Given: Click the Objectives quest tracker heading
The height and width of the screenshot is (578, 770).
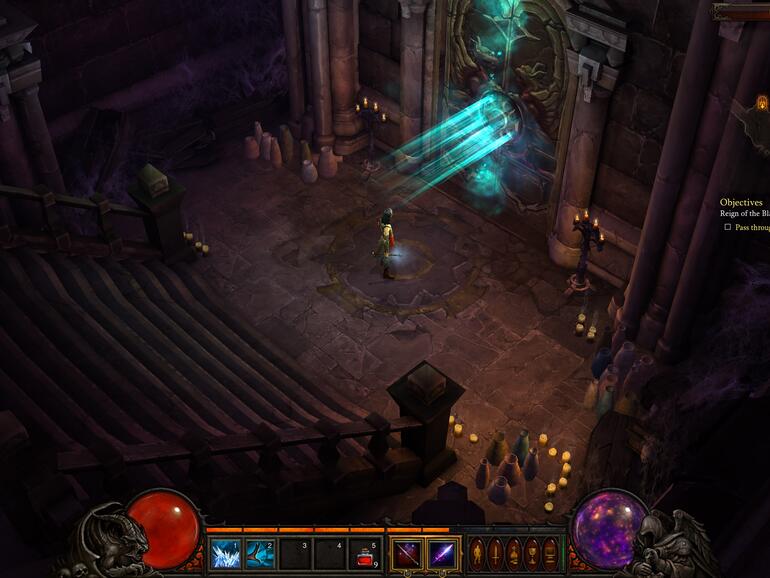Looking at the screenshot, I should point(741,202).
